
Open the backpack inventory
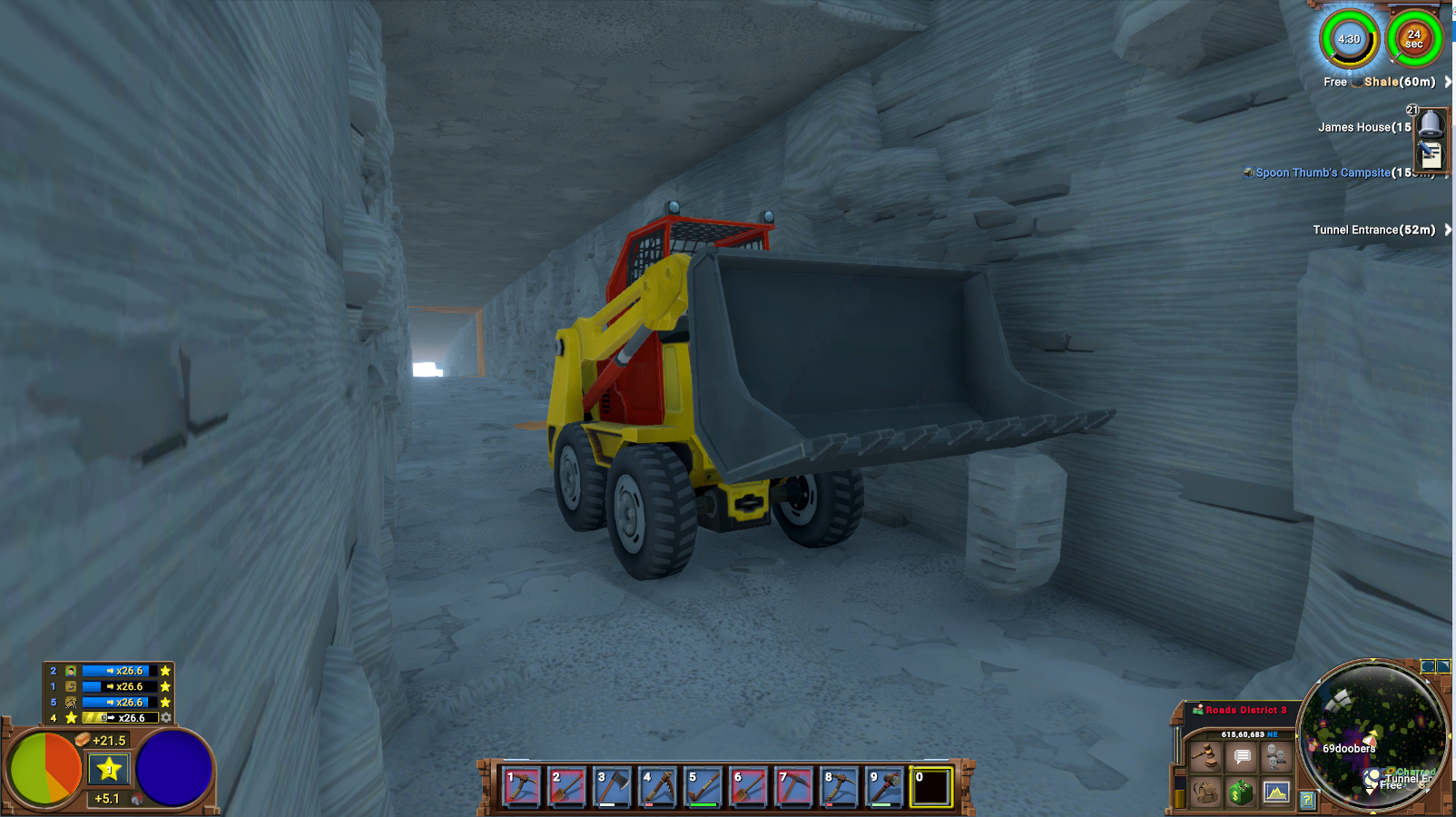tap(1205, 792)
